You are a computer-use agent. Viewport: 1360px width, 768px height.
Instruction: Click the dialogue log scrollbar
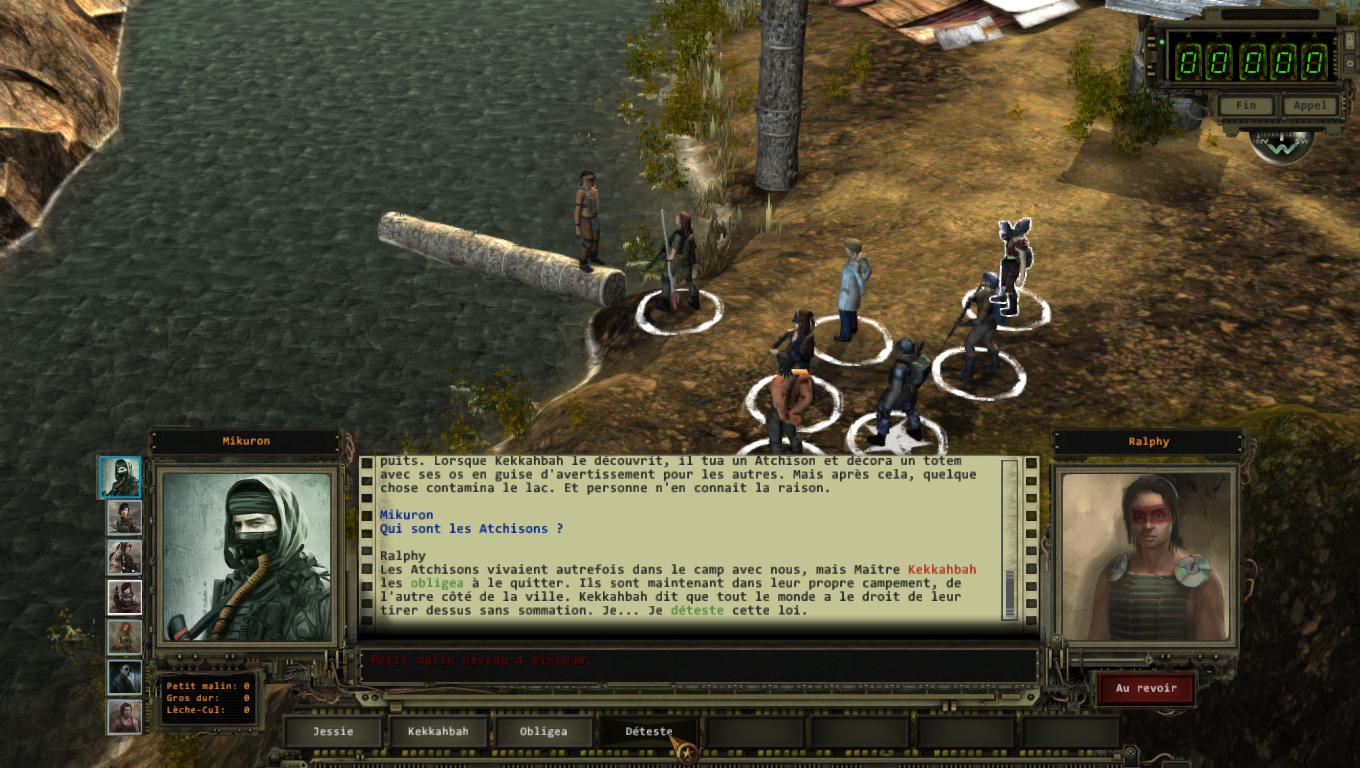tap(1009, 540)
